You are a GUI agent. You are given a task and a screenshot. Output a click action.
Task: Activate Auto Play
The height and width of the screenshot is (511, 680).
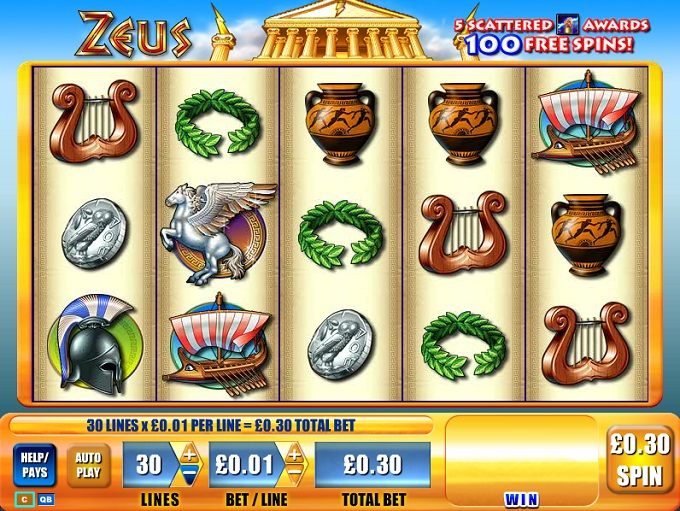(x=88, y=465)
